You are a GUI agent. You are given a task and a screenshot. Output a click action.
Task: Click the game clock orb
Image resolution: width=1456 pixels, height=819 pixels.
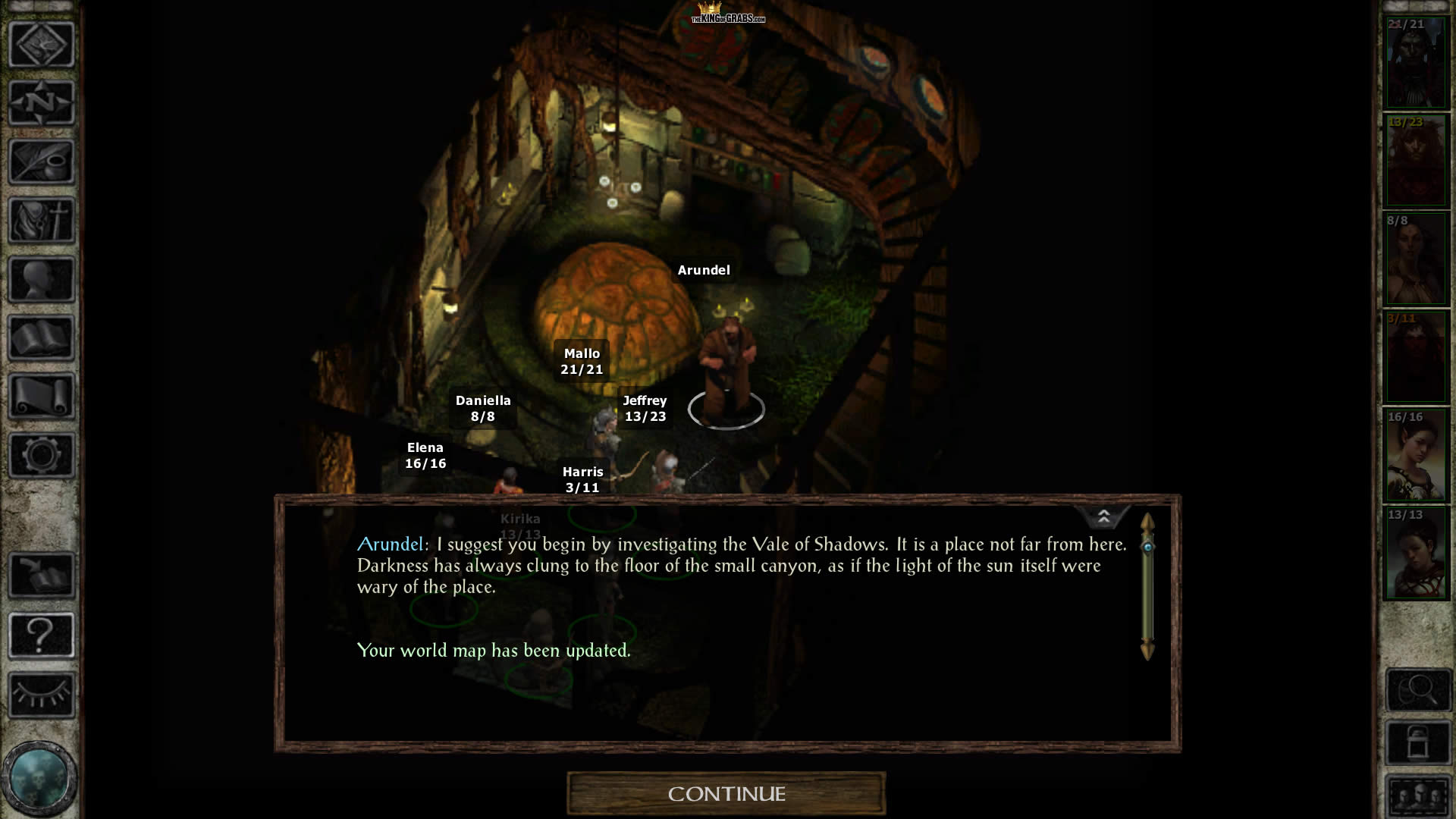38,777
